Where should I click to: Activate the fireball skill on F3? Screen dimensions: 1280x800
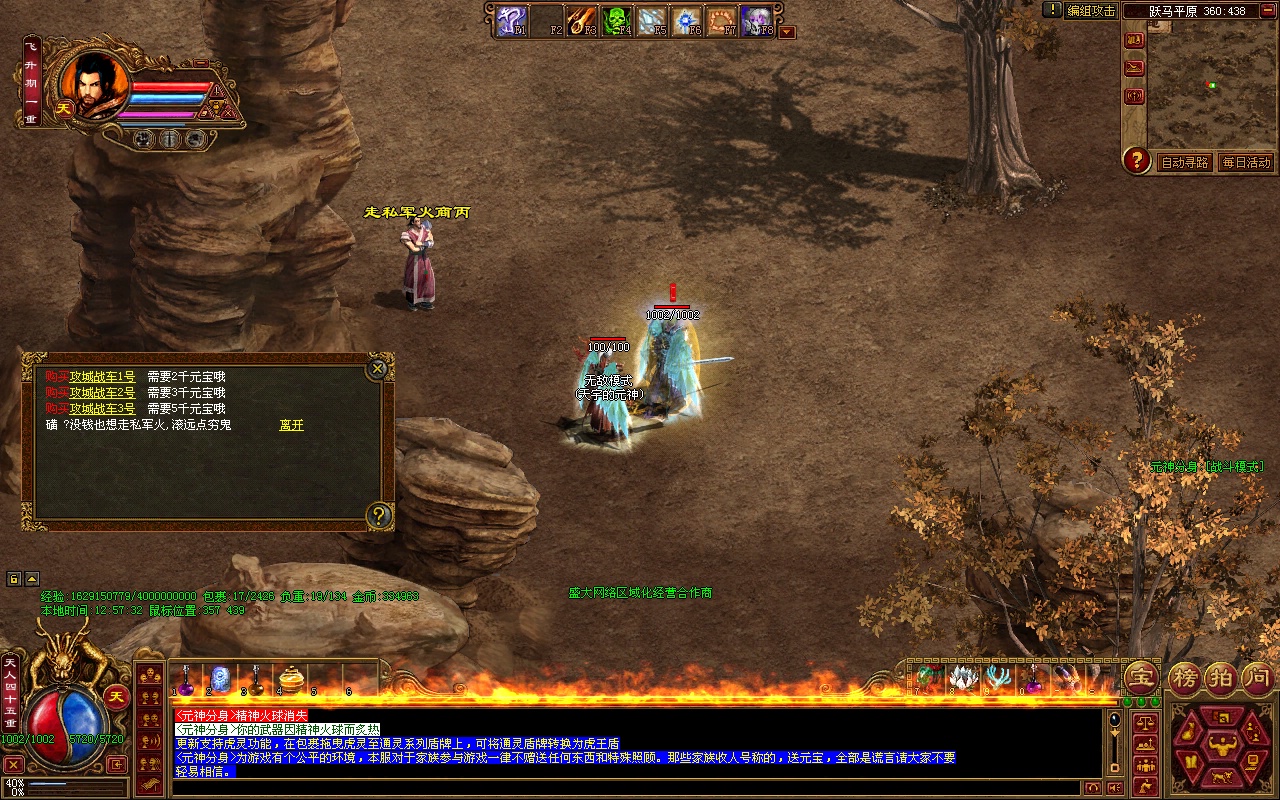(581, 20)
